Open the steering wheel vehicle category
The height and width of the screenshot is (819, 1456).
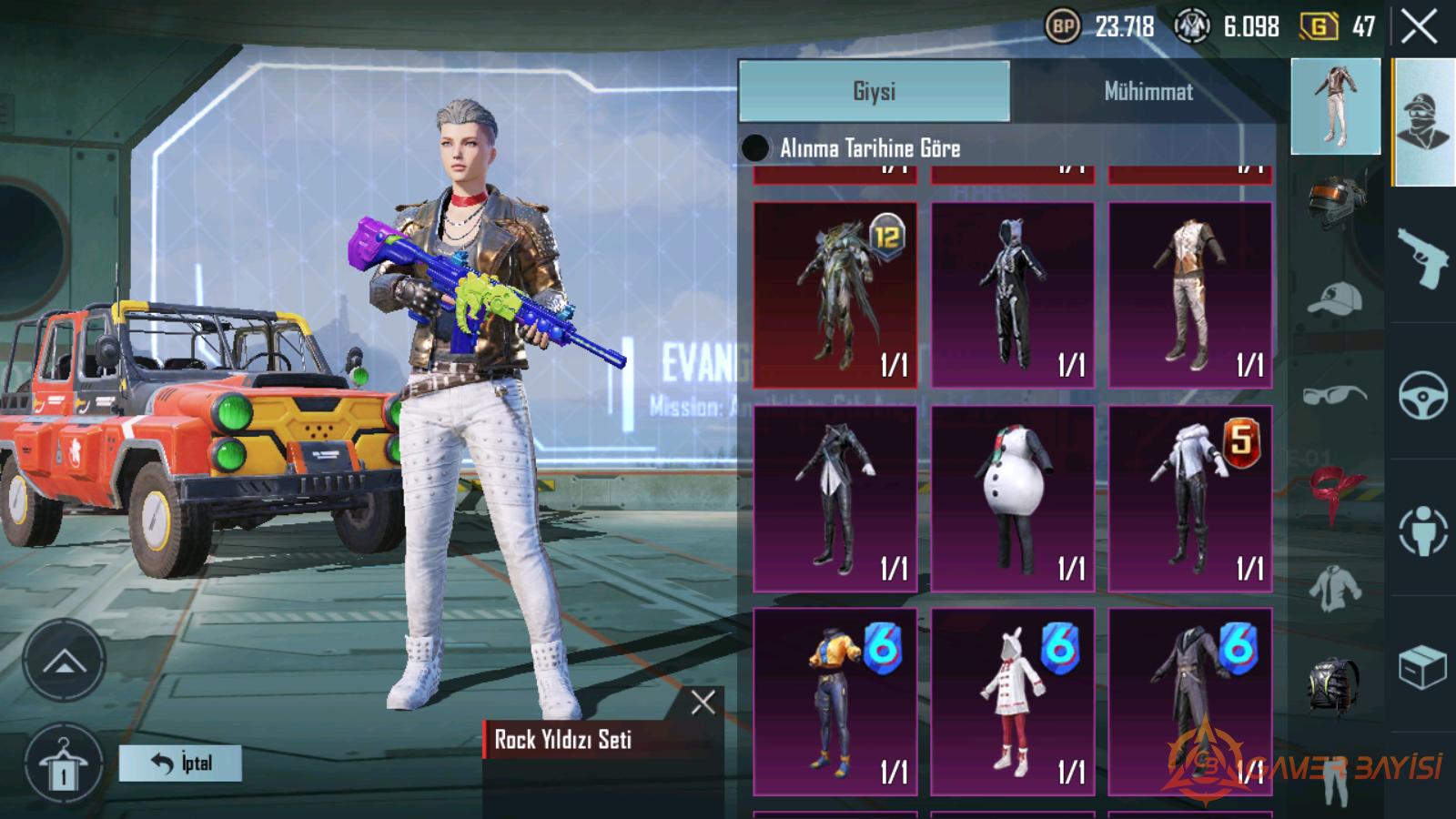[x=1422, y=396]
